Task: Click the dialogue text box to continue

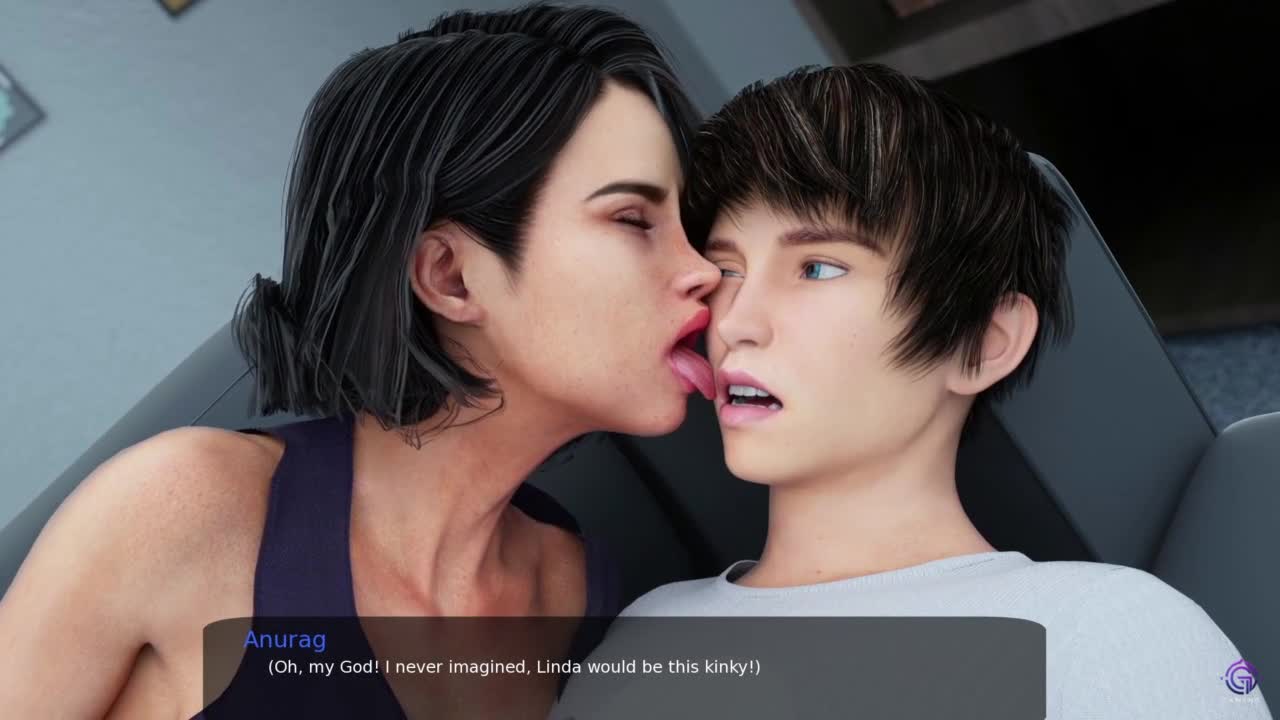Action: pyautogui.click(x=624, y=664)
